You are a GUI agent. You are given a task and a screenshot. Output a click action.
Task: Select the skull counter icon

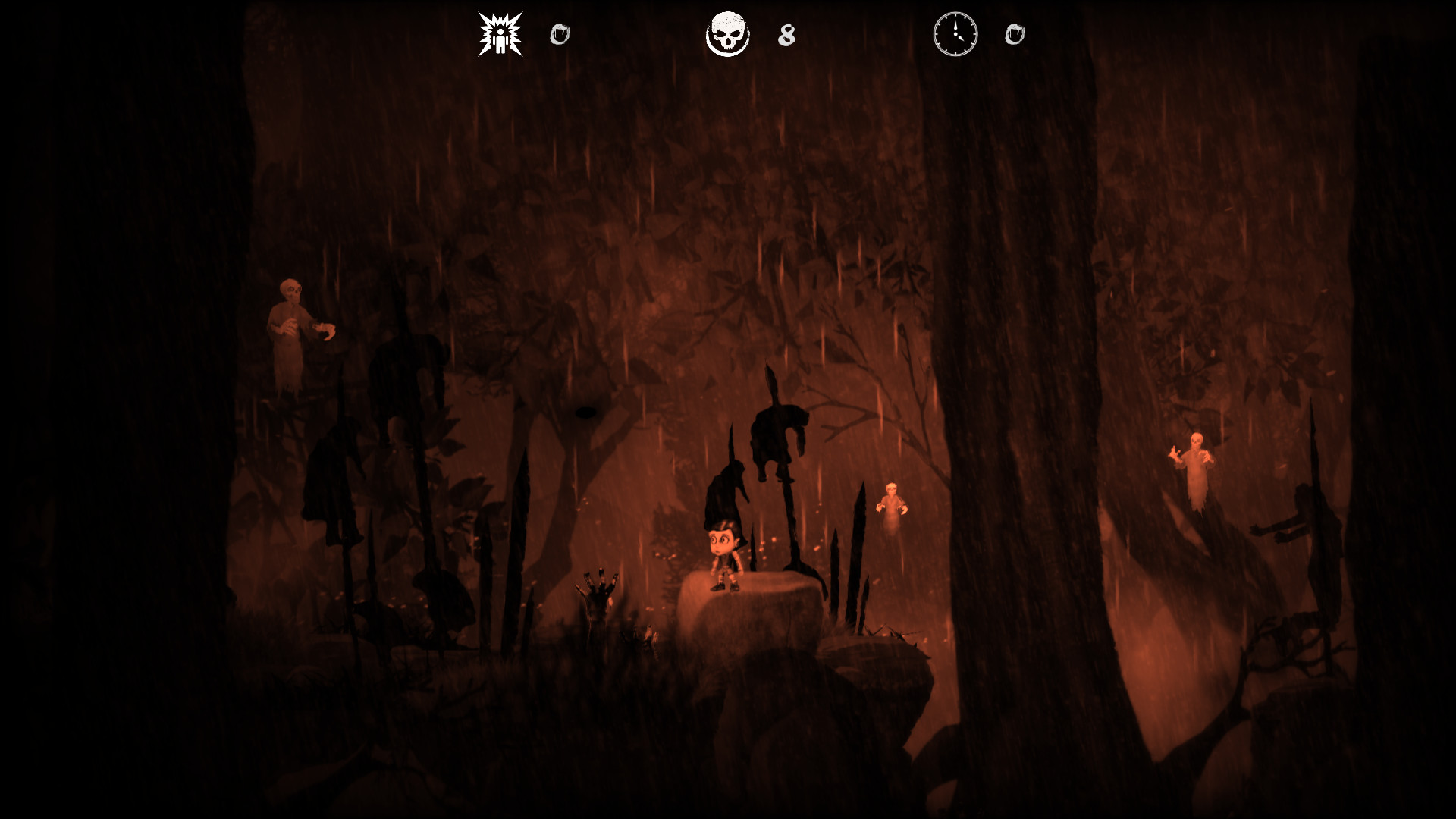[x=727, y=33]
